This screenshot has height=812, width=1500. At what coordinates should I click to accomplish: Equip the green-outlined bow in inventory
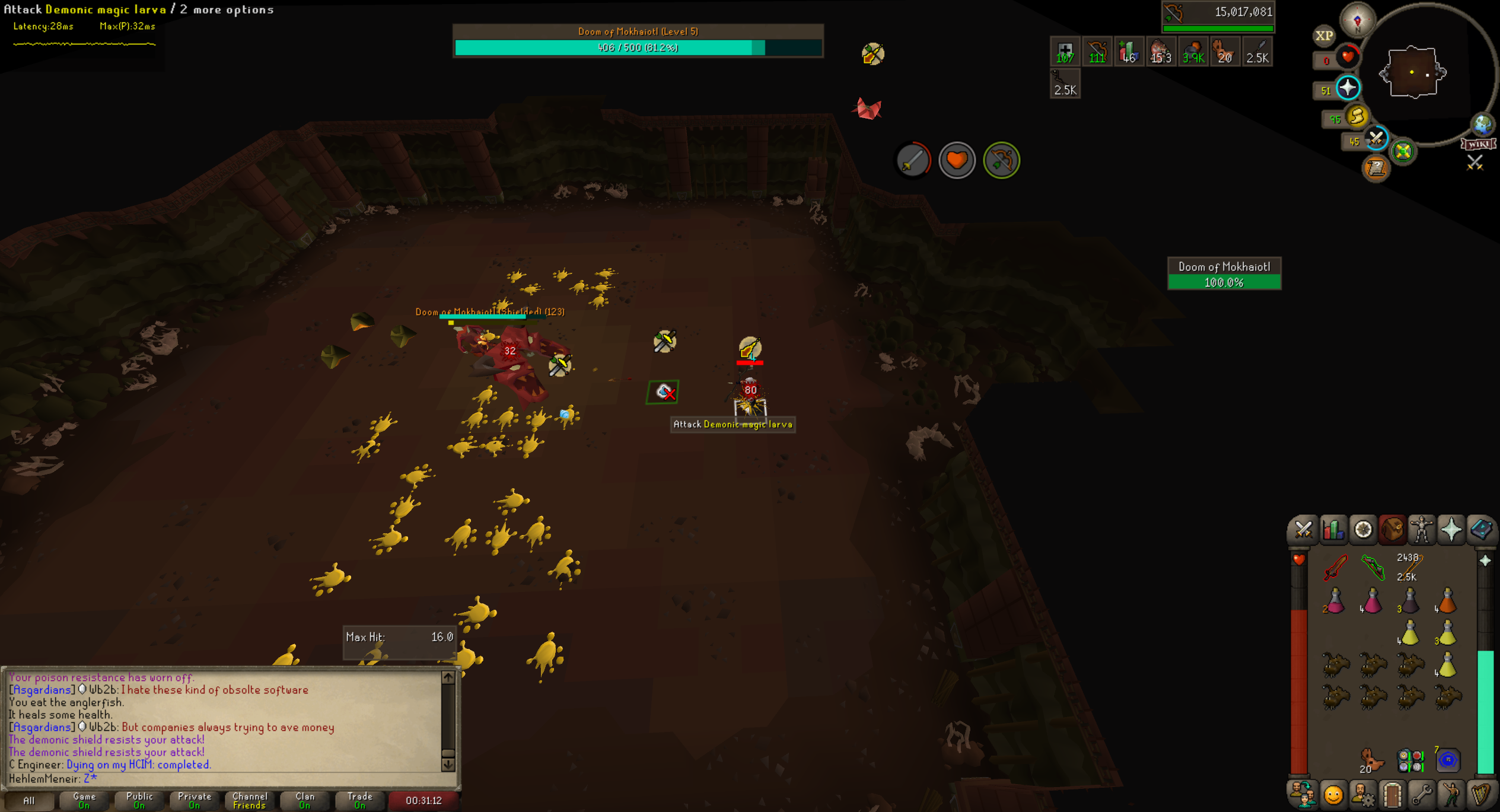tap(1372, 567)
